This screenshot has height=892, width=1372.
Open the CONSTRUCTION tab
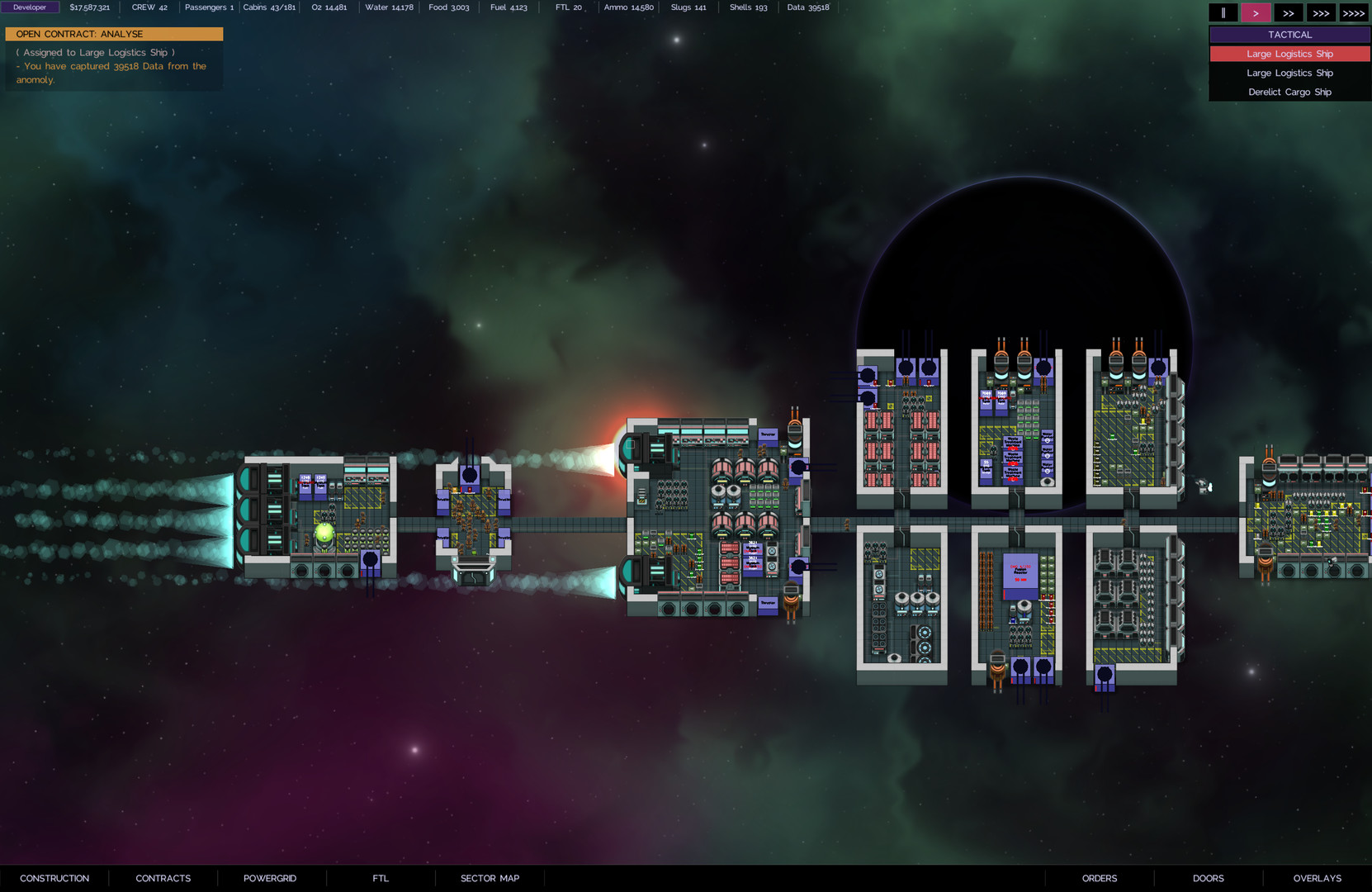tap(54, 878)
